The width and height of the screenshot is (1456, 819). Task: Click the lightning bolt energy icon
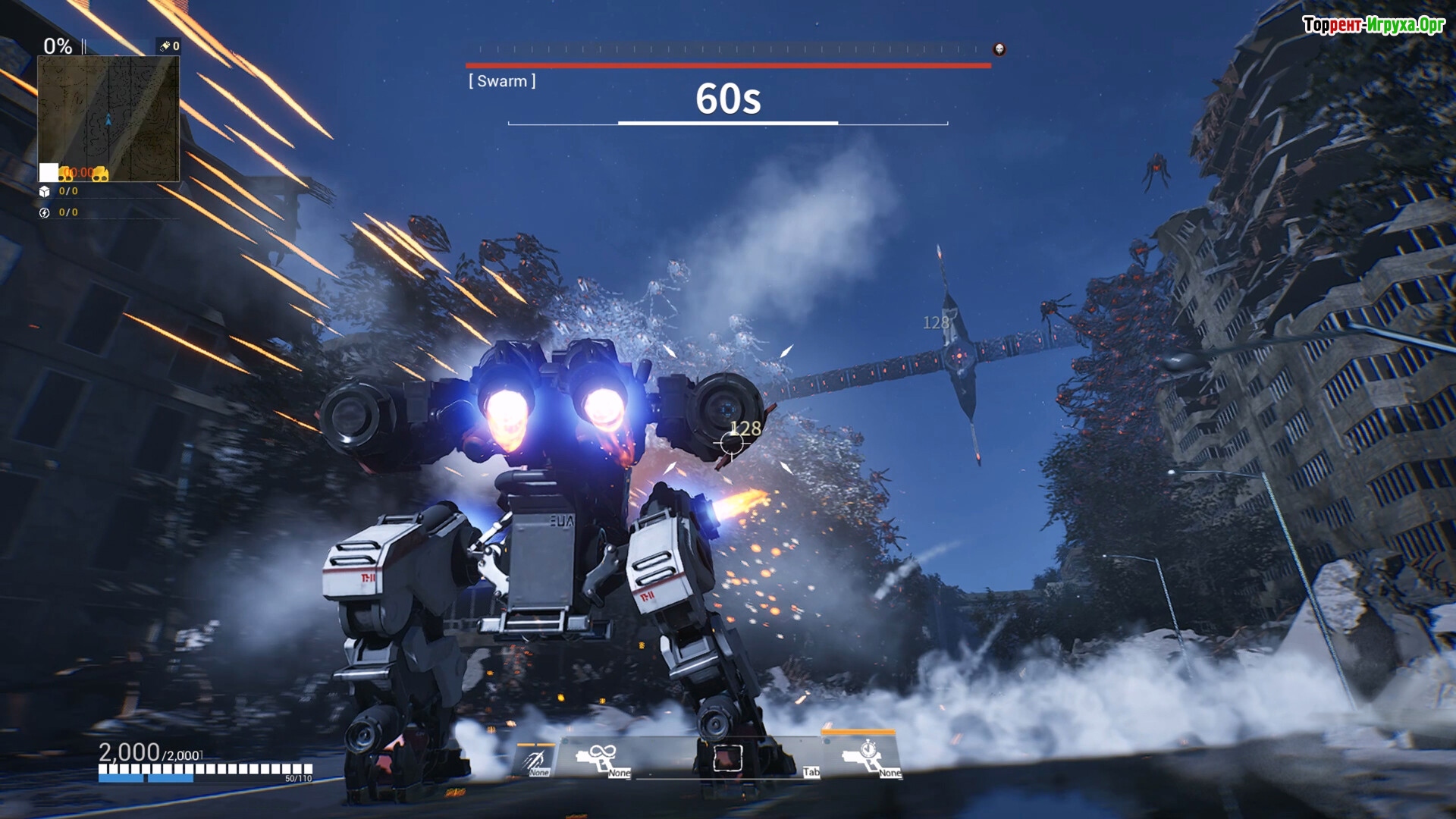pyautogui.click(x=45, y=213)
